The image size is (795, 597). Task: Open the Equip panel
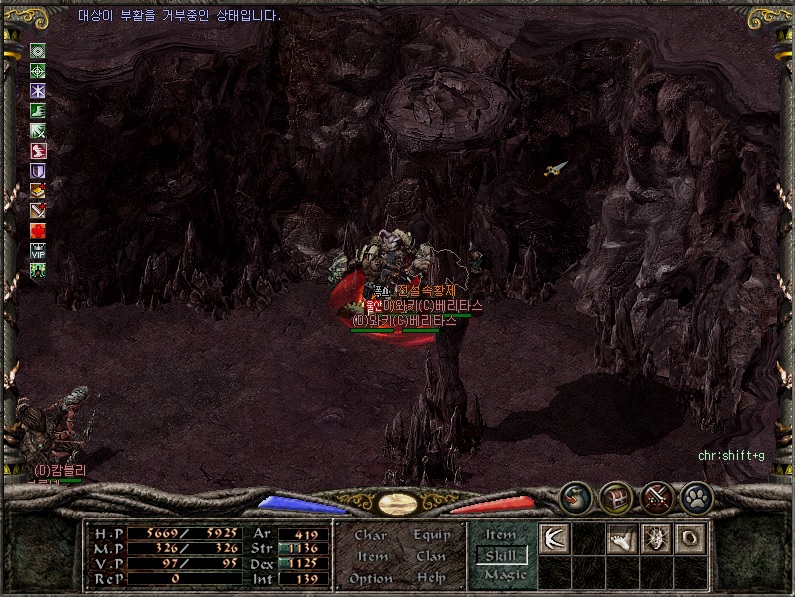(x=431, y=535)
